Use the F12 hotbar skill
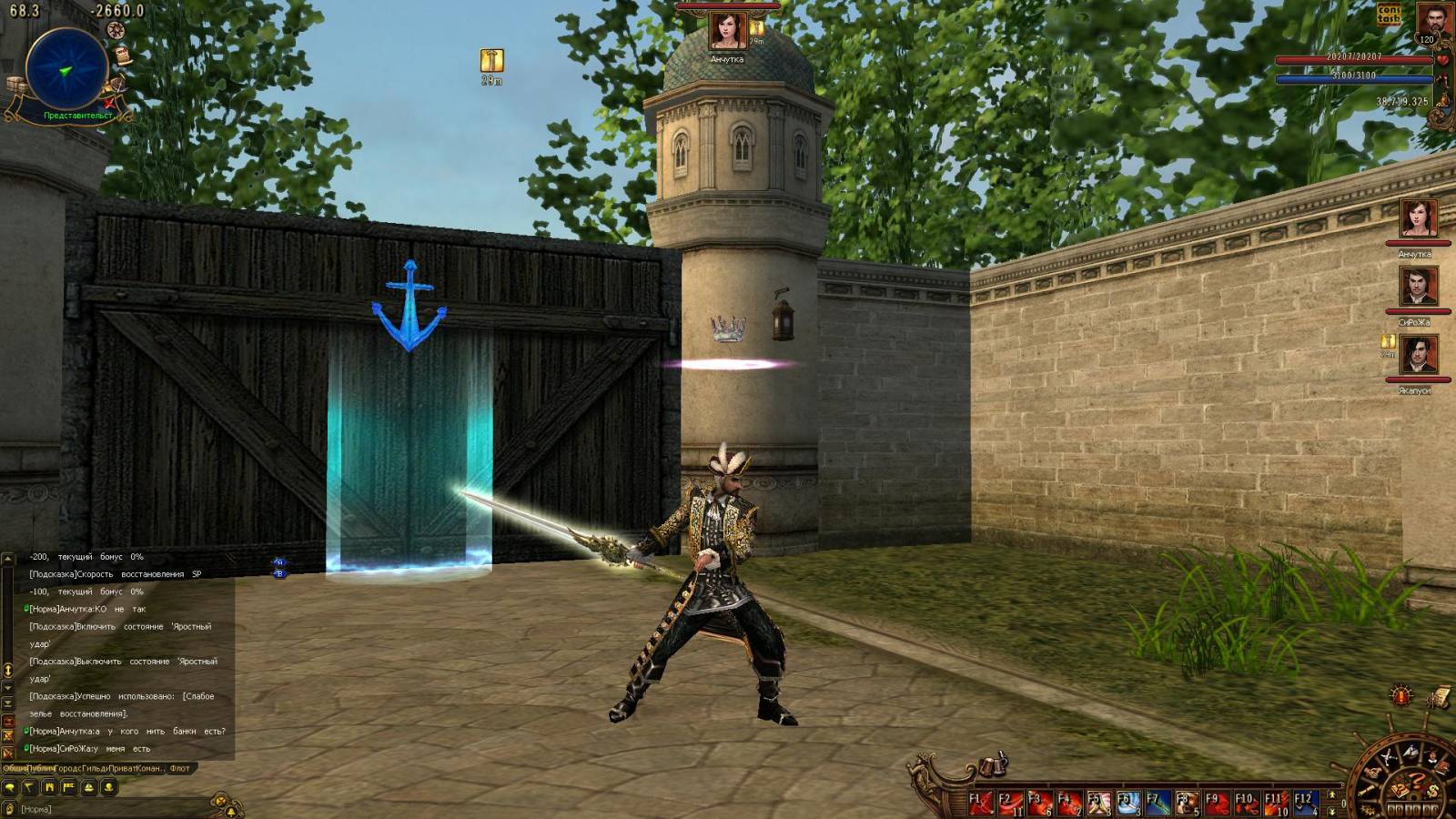 1306,803
